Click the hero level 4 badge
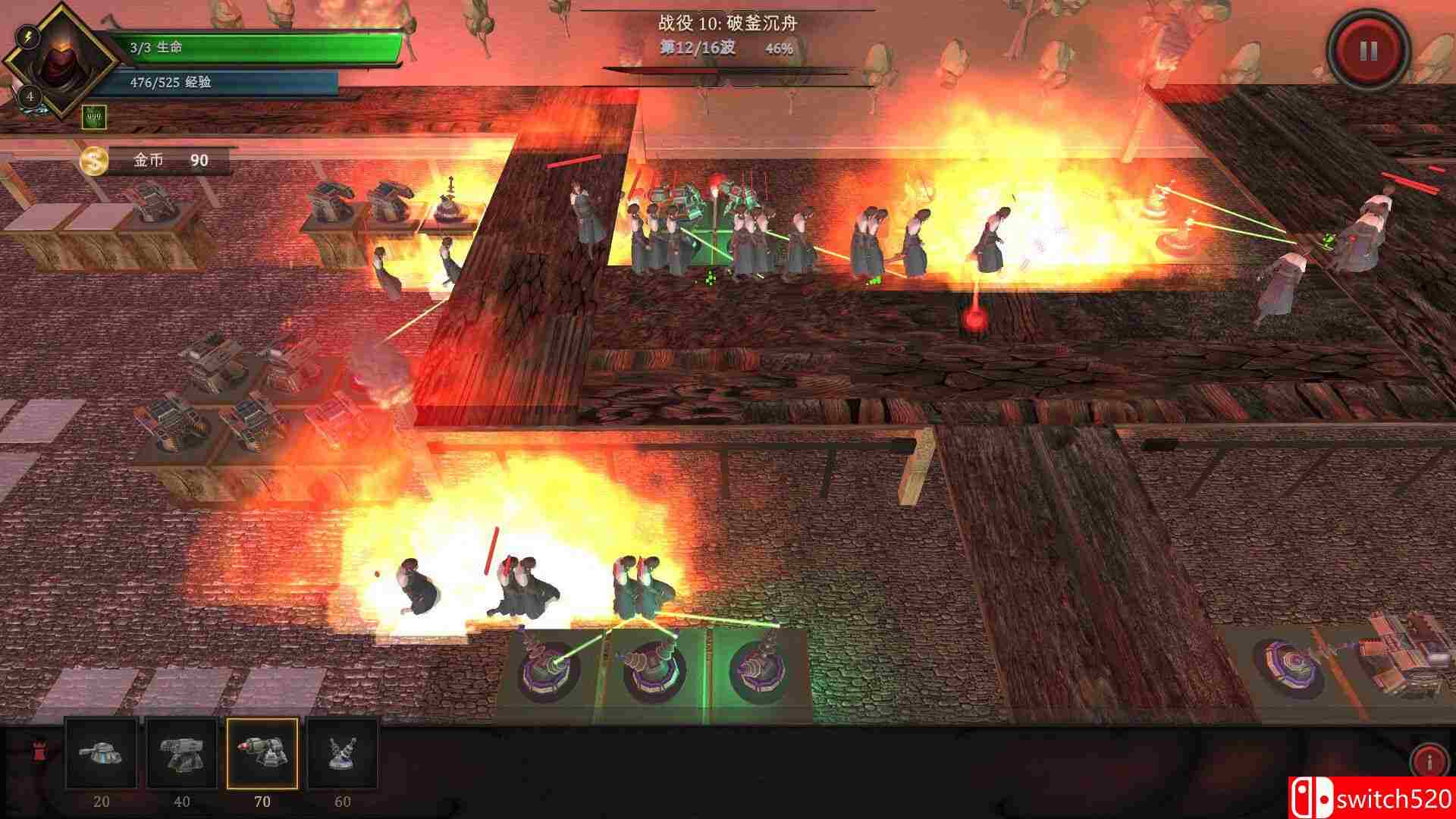The width and height of the screenshot is (1456, 819). click(28, 97)
